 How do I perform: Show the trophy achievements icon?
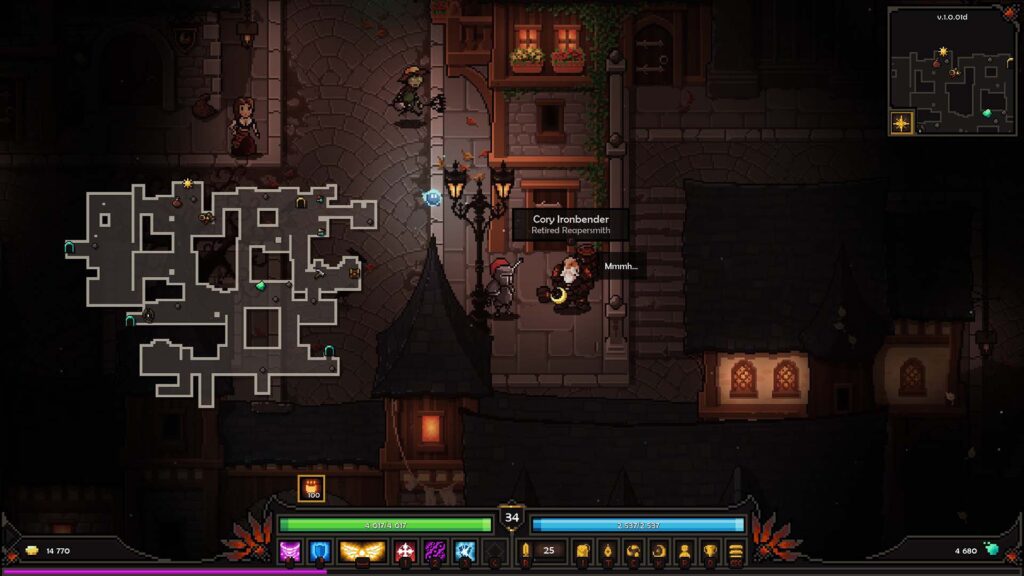[x=711, y=550]
